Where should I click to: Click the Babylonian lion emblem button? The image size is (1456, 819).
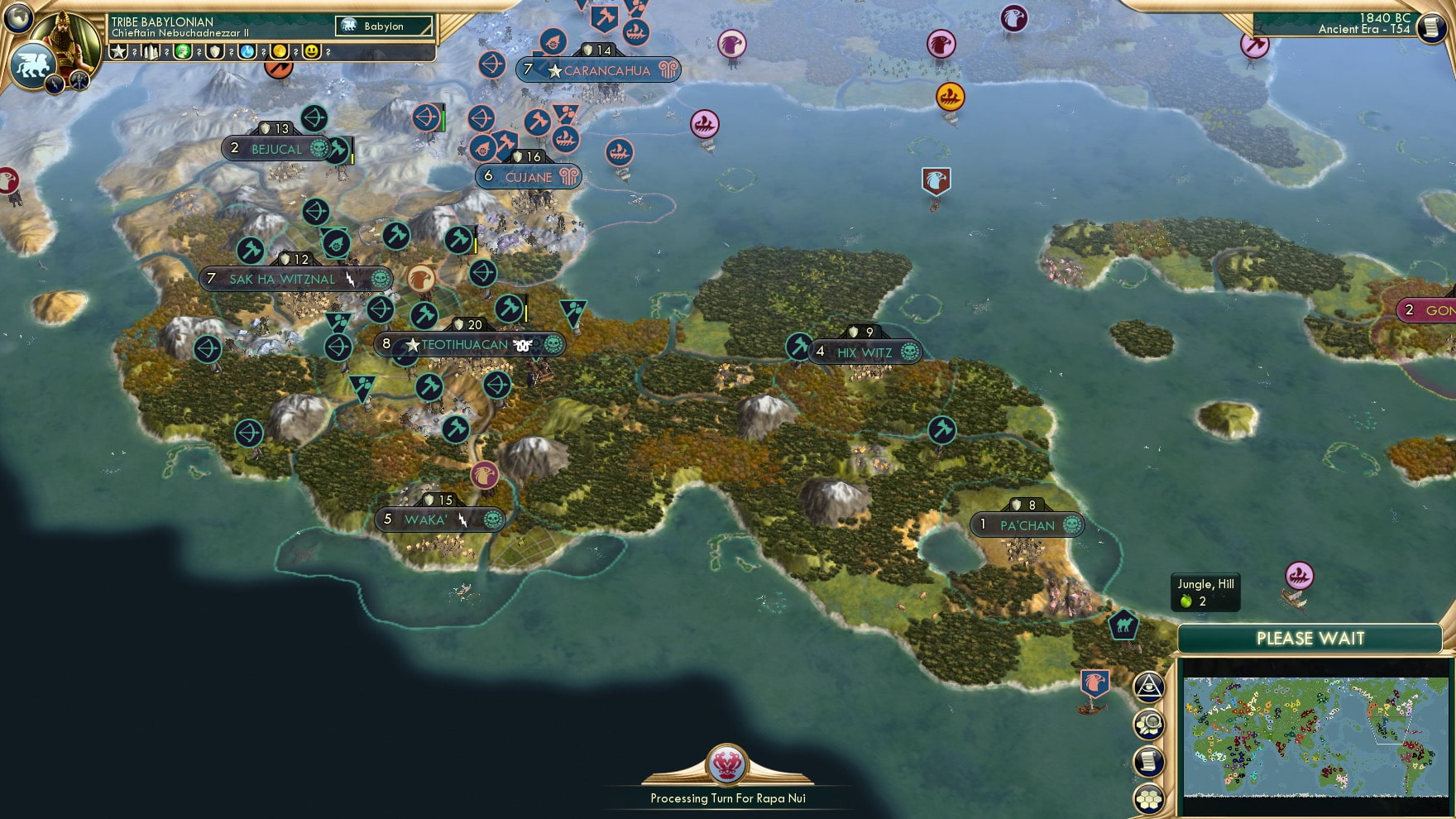[x=33, y=63]
